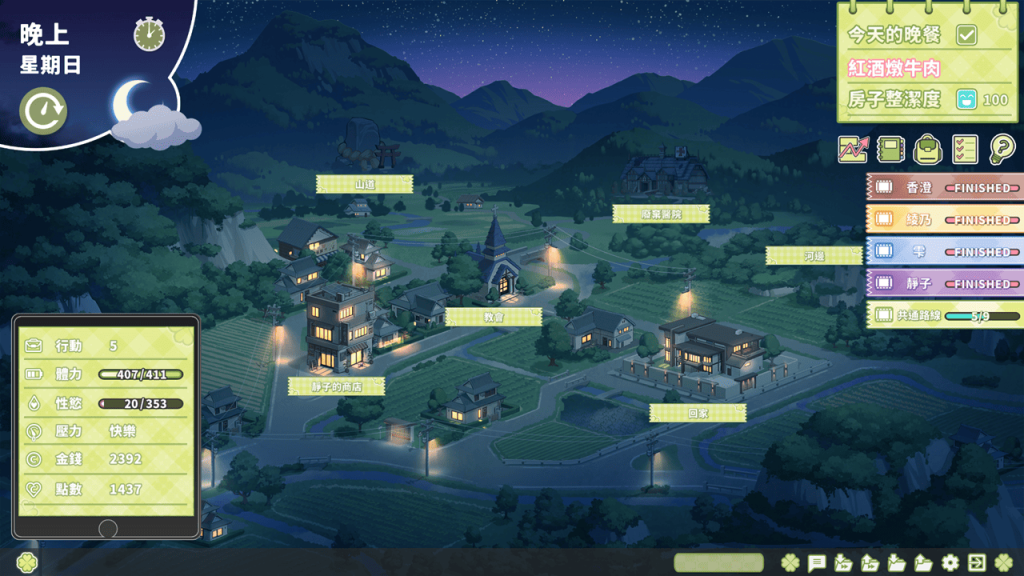The image size is (1024, 576).
Task: Open the lightbulb question-mark hints
Action: pos(1001,150)
